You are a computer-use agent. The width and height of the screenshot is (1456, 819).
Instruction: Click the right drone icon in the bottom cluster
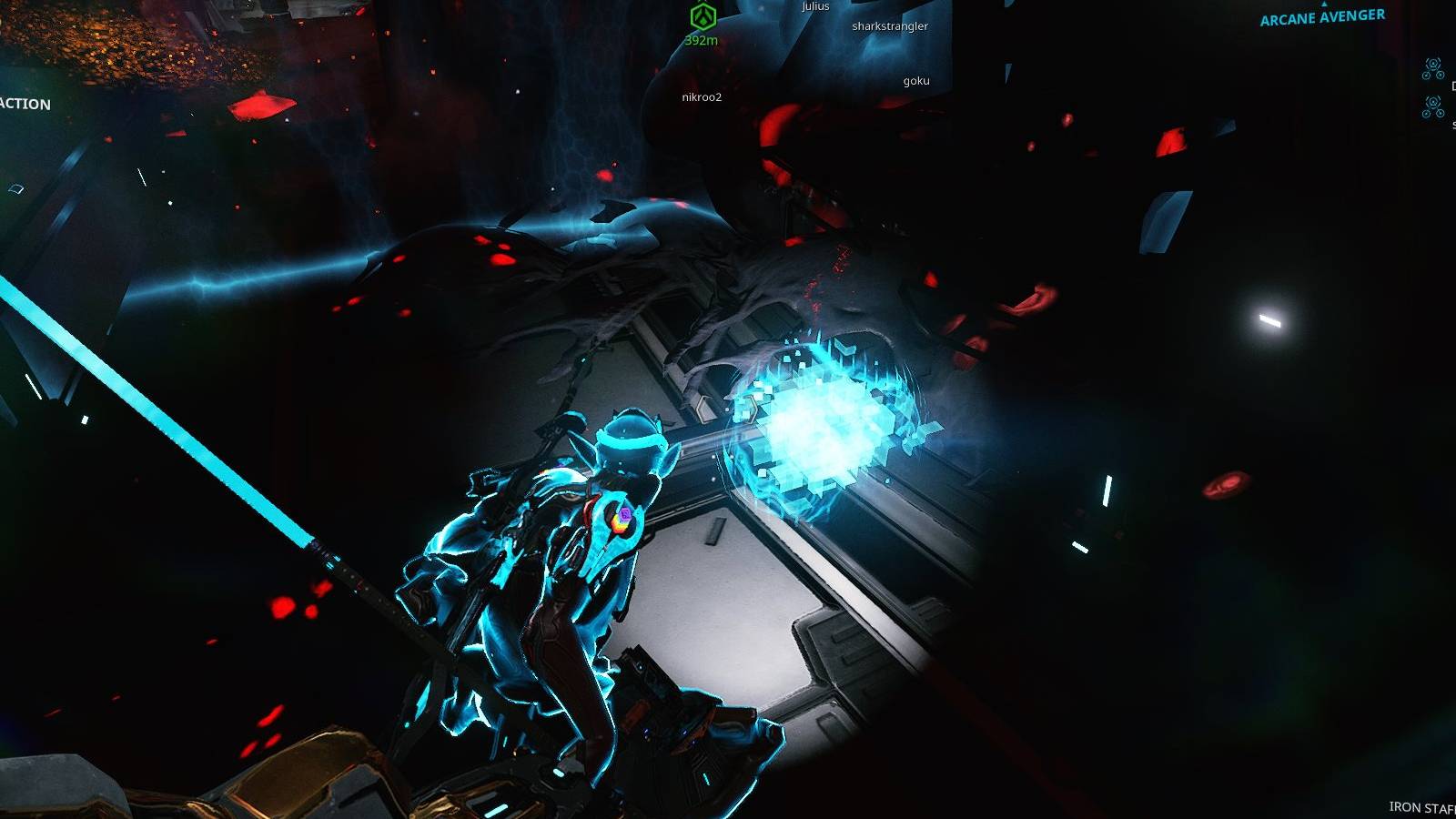pyautogui.click(x=1441, y=114)
